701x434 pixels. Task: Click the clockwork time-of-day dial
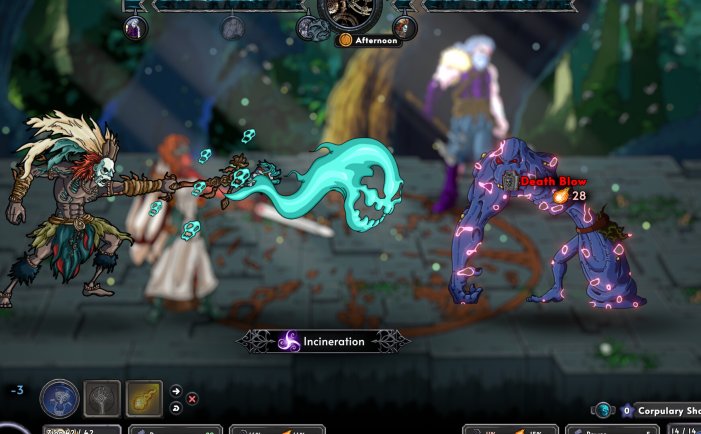coord(350,12)
